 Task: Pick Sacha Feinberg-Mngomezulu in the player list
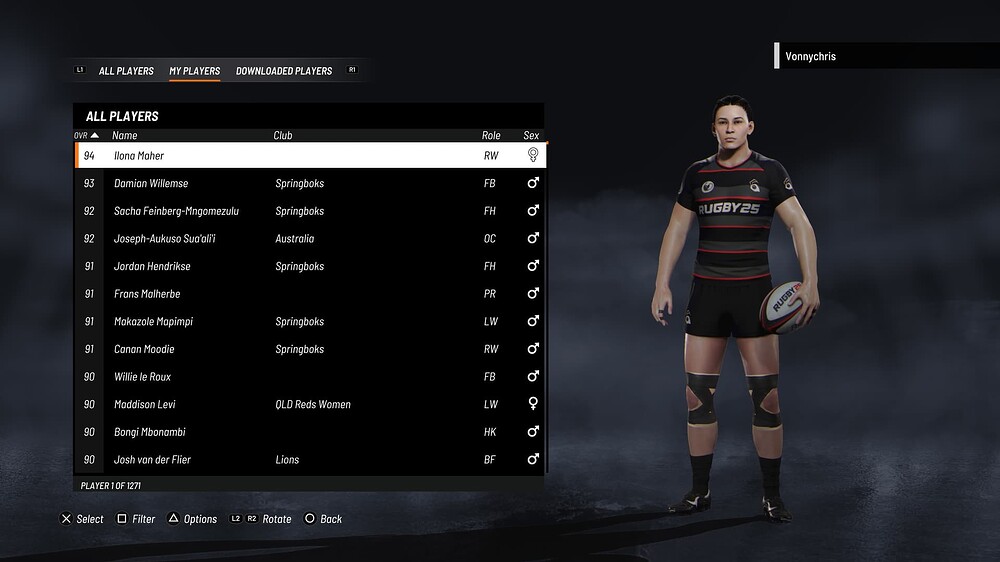310,211
